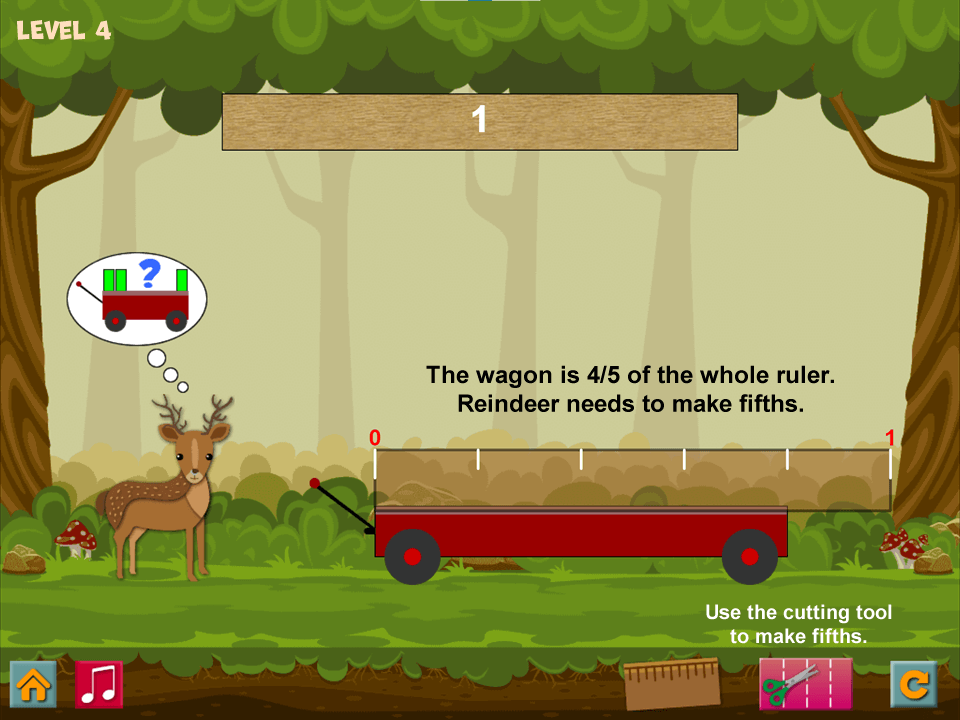Pick the wooden ruler tool
Viewport: 960px width, 720px height.
(672, 683)
